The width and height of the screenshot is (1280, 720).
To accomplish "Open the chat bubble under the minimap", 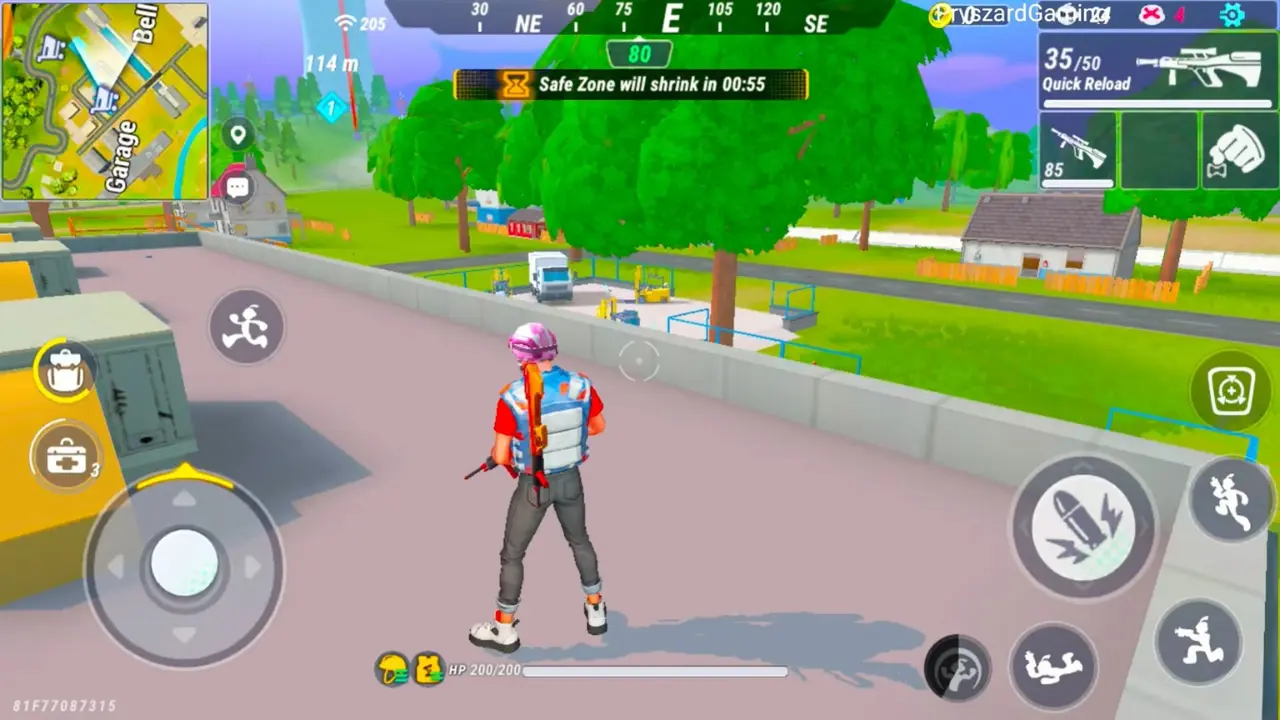I will tap(237, 185).
